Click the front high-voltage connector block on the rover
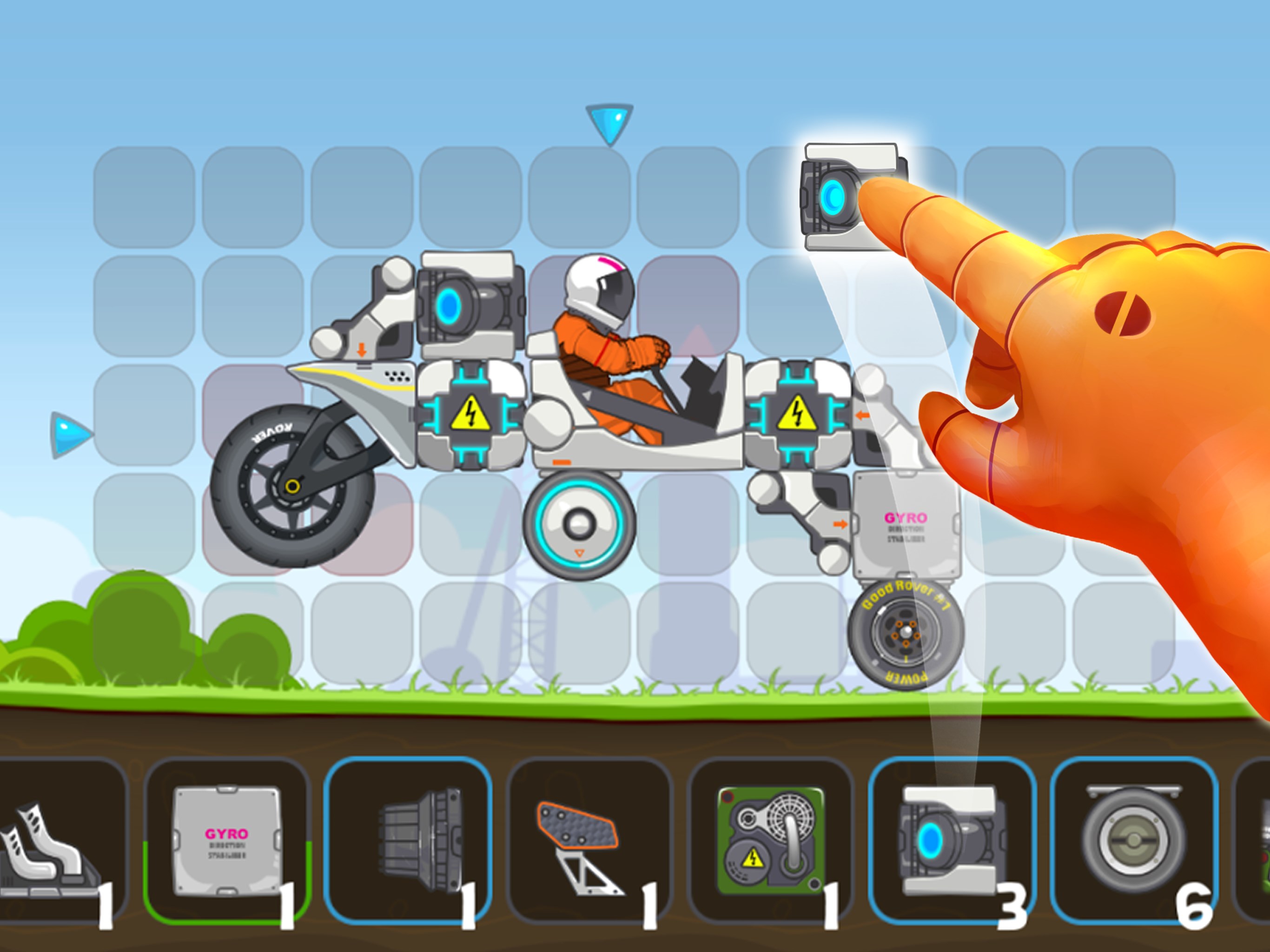 pyautogui.click(x=471, y=413)
